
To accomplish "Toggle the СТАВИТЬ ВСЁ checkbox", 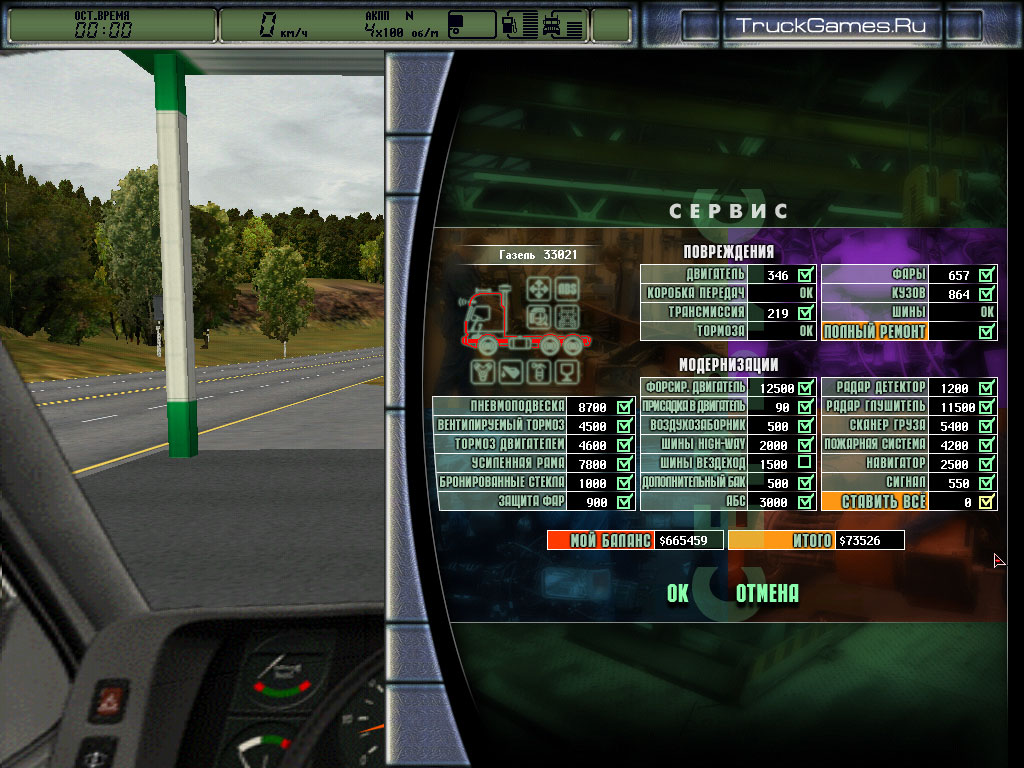I will (x=987, y=502).
